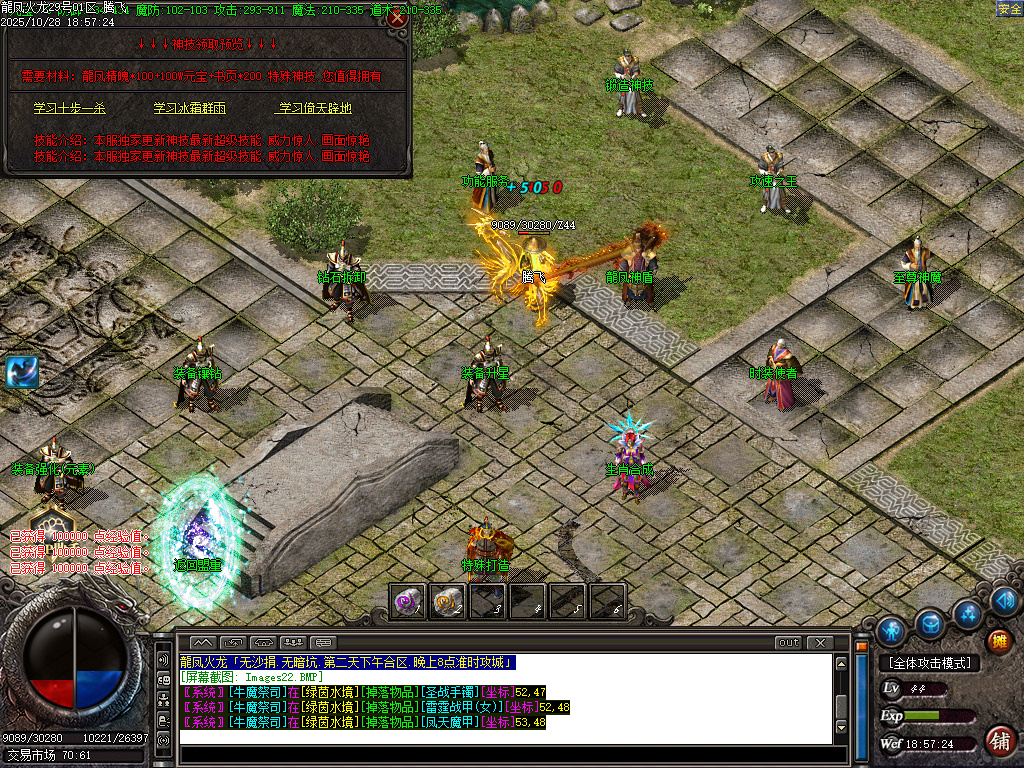
Task: Pick the 学习倚天辟地 skill option
Action: pos(314,108)
